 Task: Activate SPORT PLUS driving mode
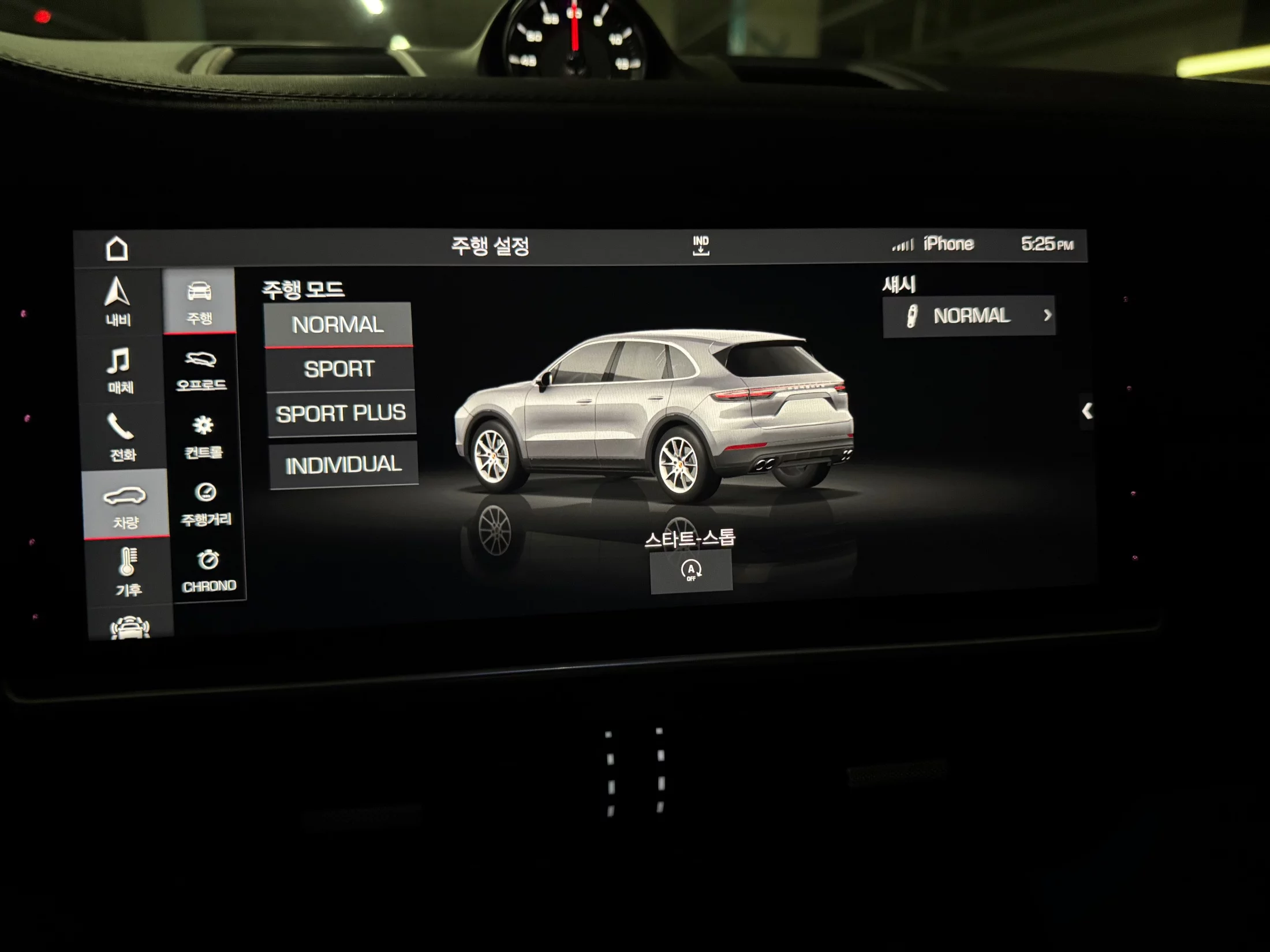click(x=341, y=413)
